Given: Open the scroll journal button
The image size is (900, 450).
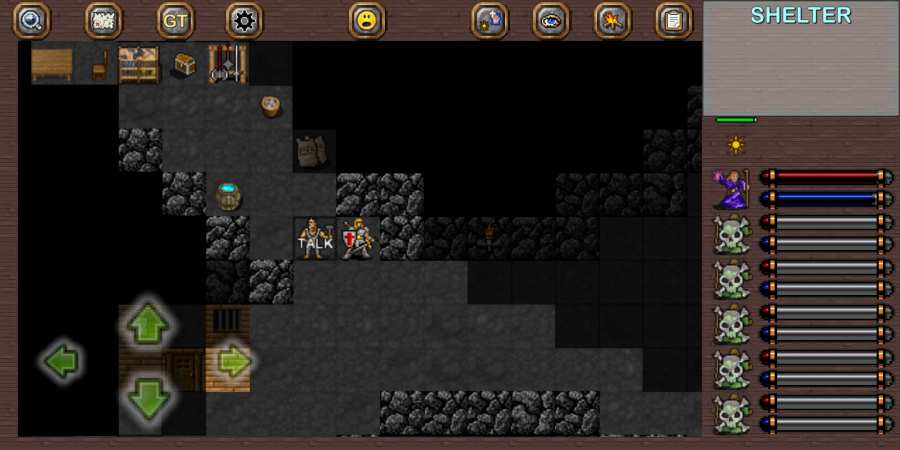Looking at the screenshot, I should point(674,20).
